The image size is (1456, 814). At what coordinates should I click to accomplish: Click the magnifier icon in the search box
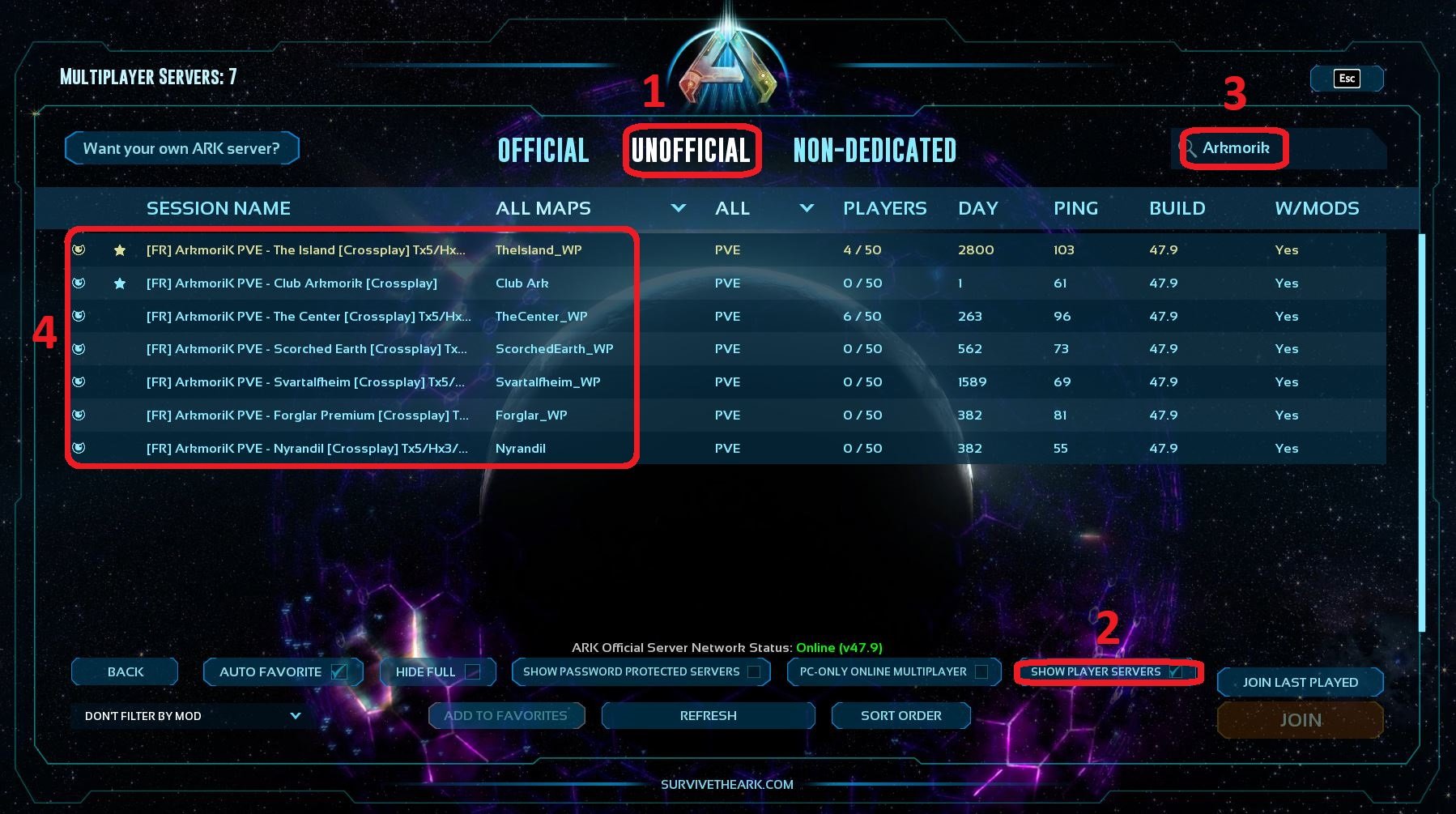point(1190,147)
